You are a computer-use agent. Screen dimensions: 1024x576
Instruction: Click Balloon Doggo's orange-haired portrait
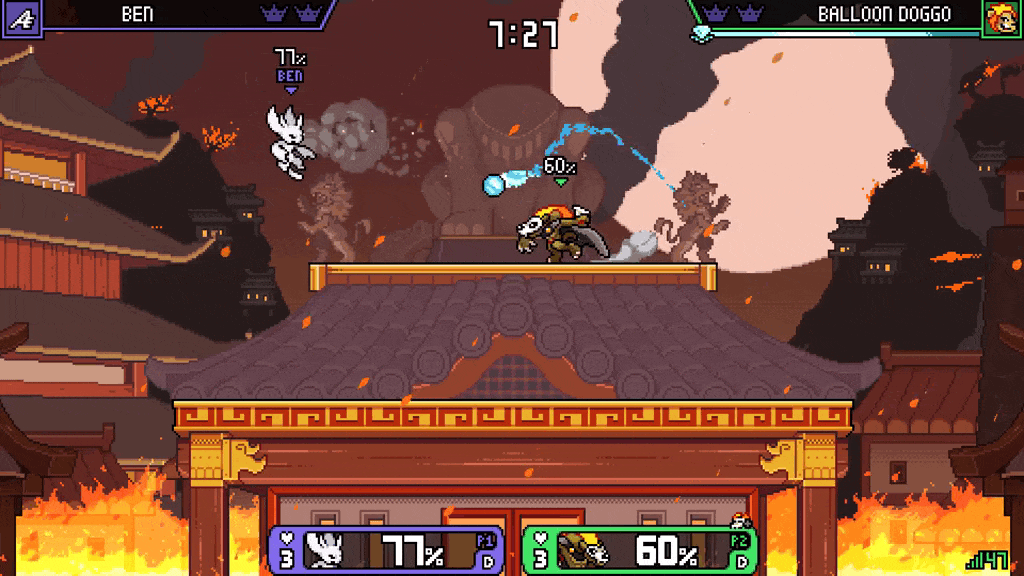1001,18
